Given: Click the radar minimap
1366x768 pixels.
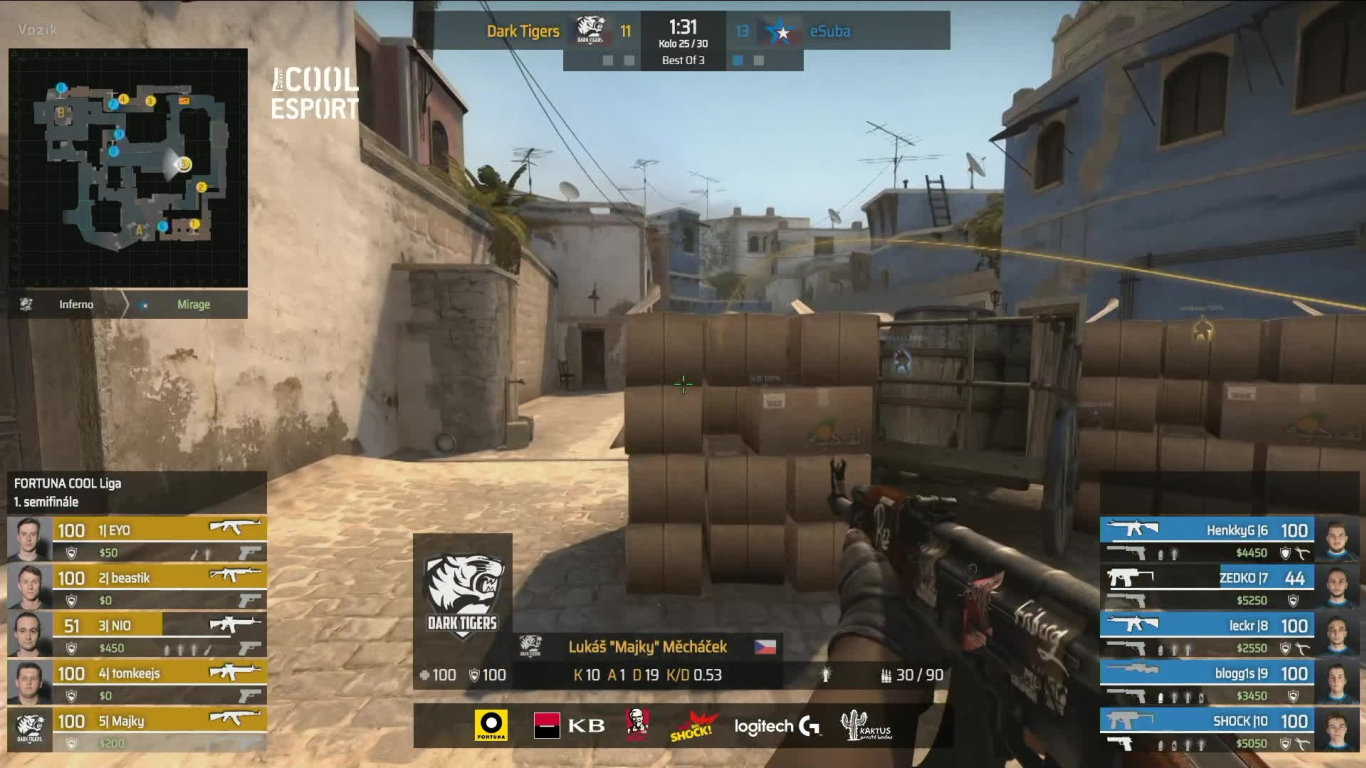Looking at the screenshot, I should coord(128,168).
